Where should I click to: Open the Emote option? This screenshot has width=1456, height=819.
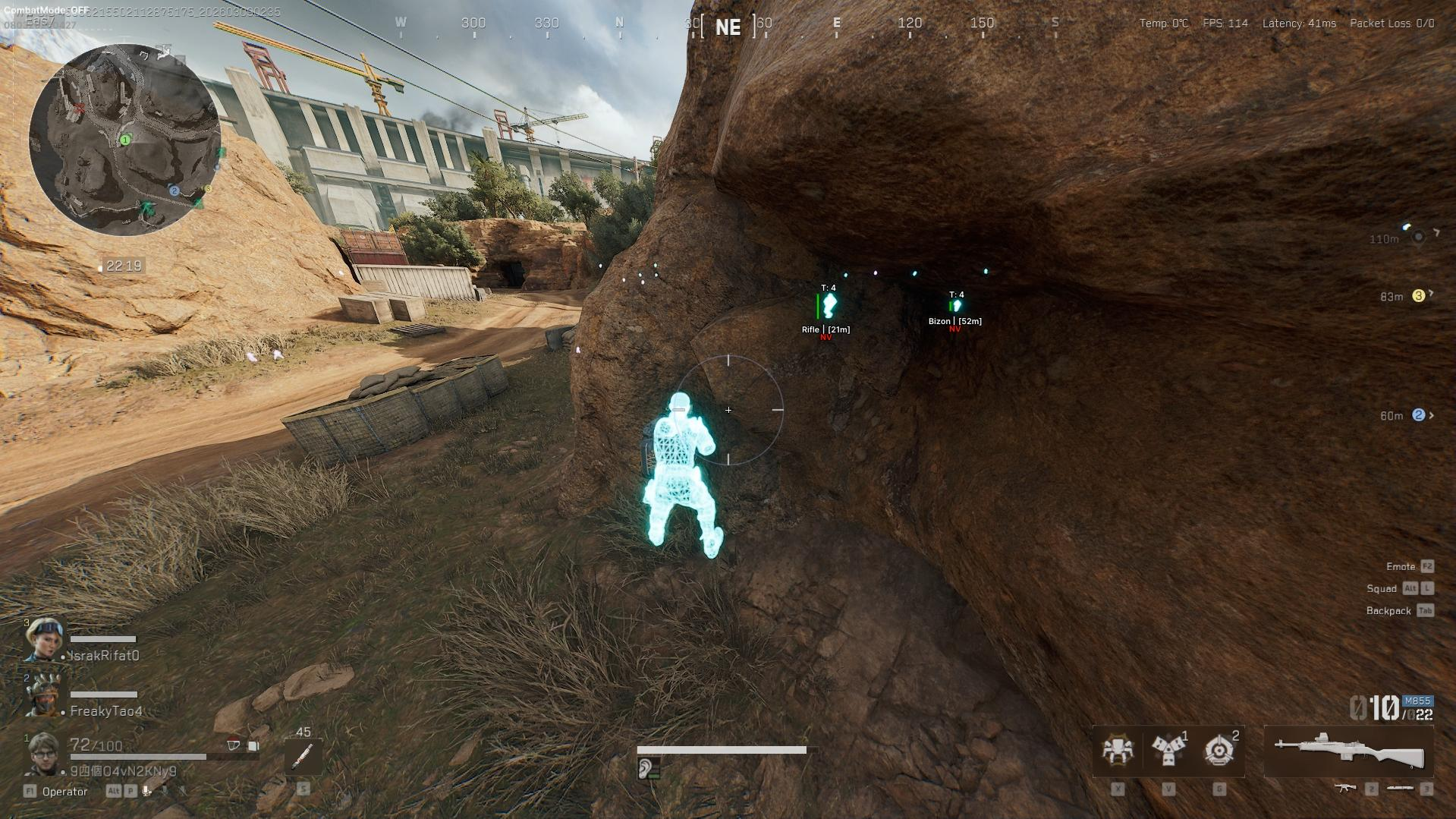click(1401, 567)
